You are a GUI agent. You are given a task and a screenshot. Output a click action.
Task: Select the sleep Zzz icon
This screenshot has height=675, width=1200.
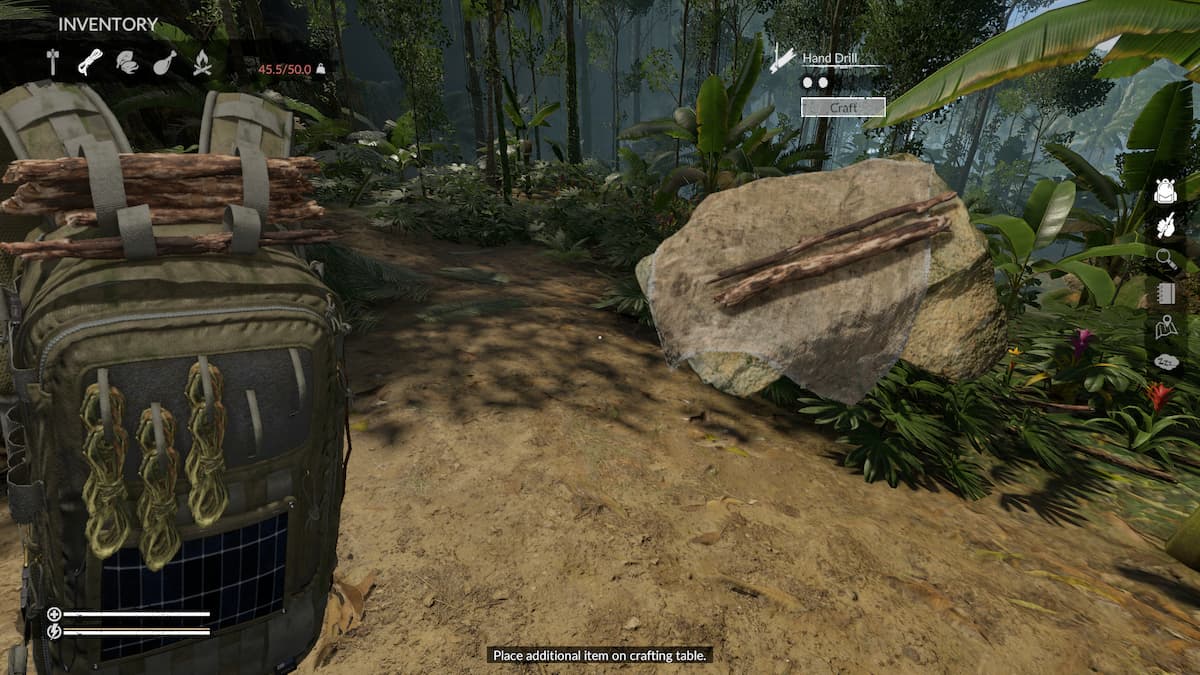point(1165,362)
